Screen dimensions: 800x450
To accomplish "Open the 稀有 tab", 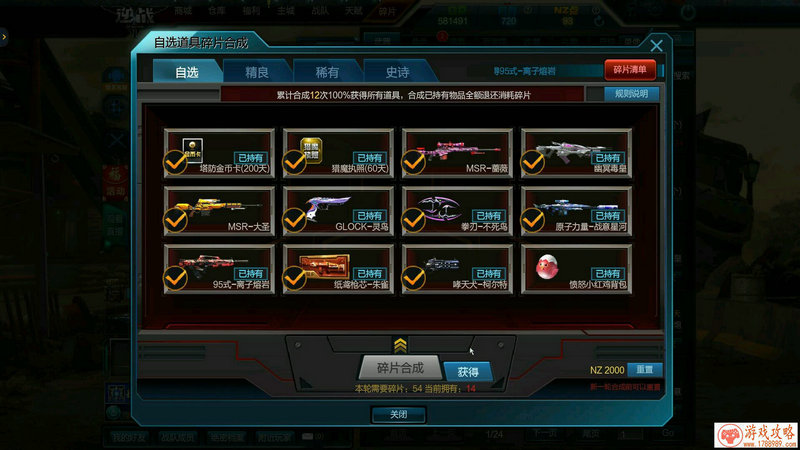I will [327, 71].
